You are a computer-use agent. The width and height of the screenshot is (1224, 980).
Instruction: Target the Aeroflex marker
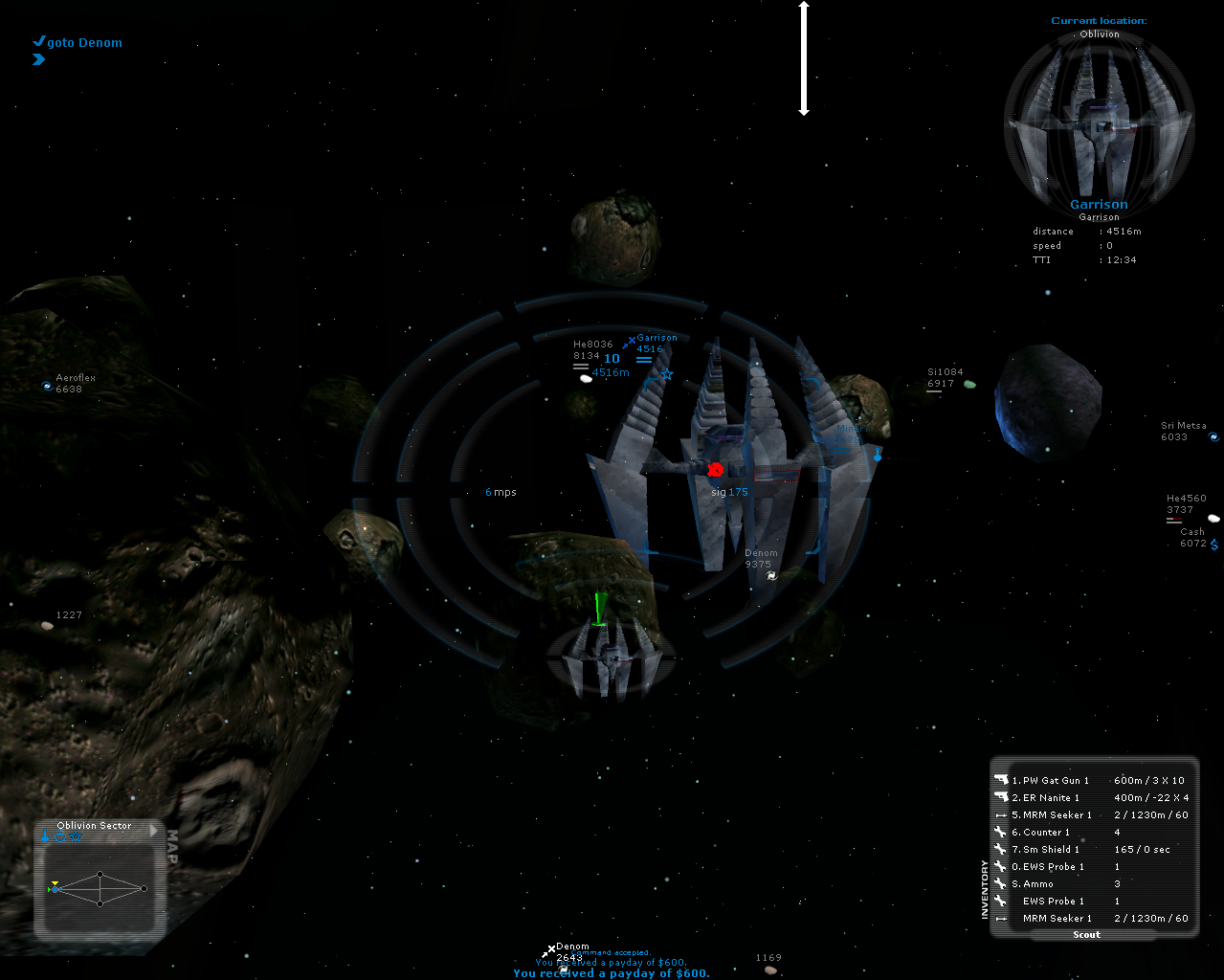[x=48, y=387]
